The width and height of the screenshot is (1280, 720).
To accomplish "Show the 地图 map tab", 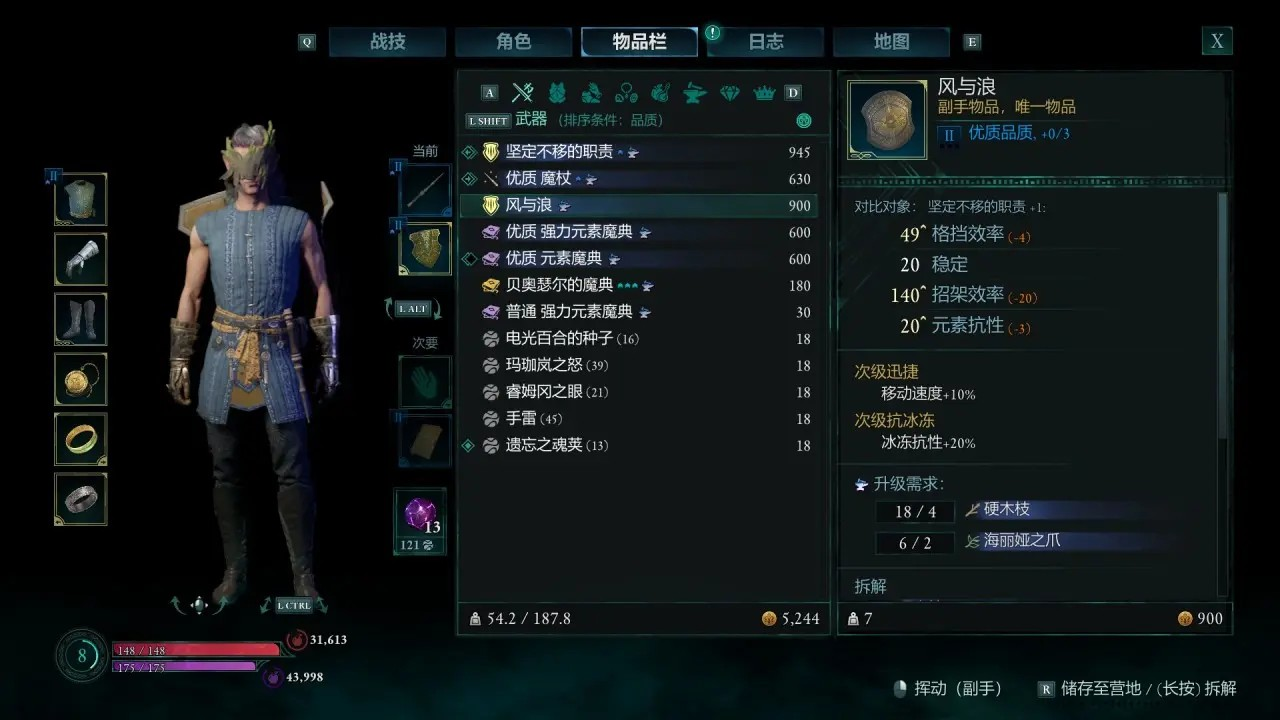I will [x=891, y=42].
